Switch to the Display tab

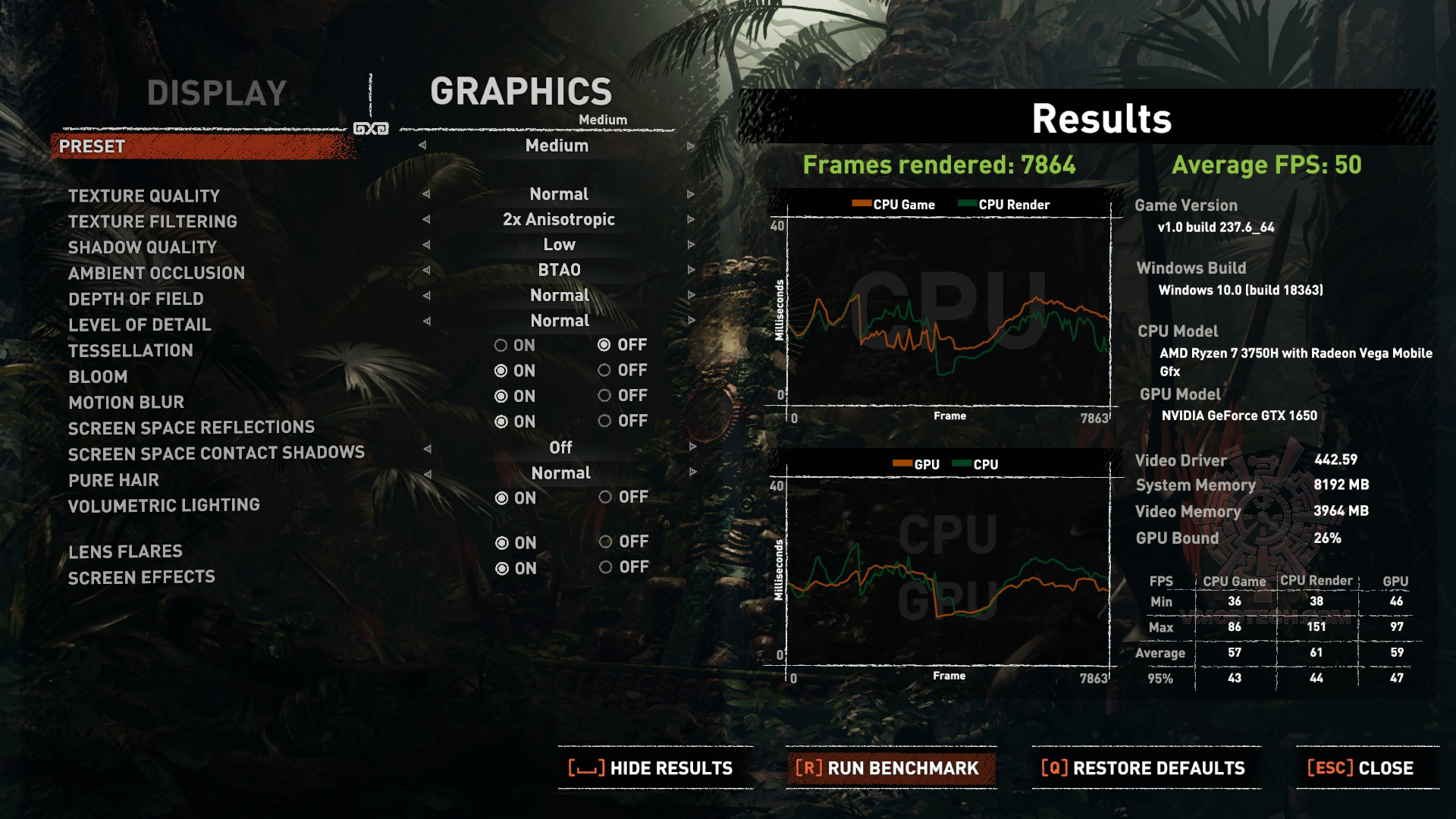(x=216, y=93)
